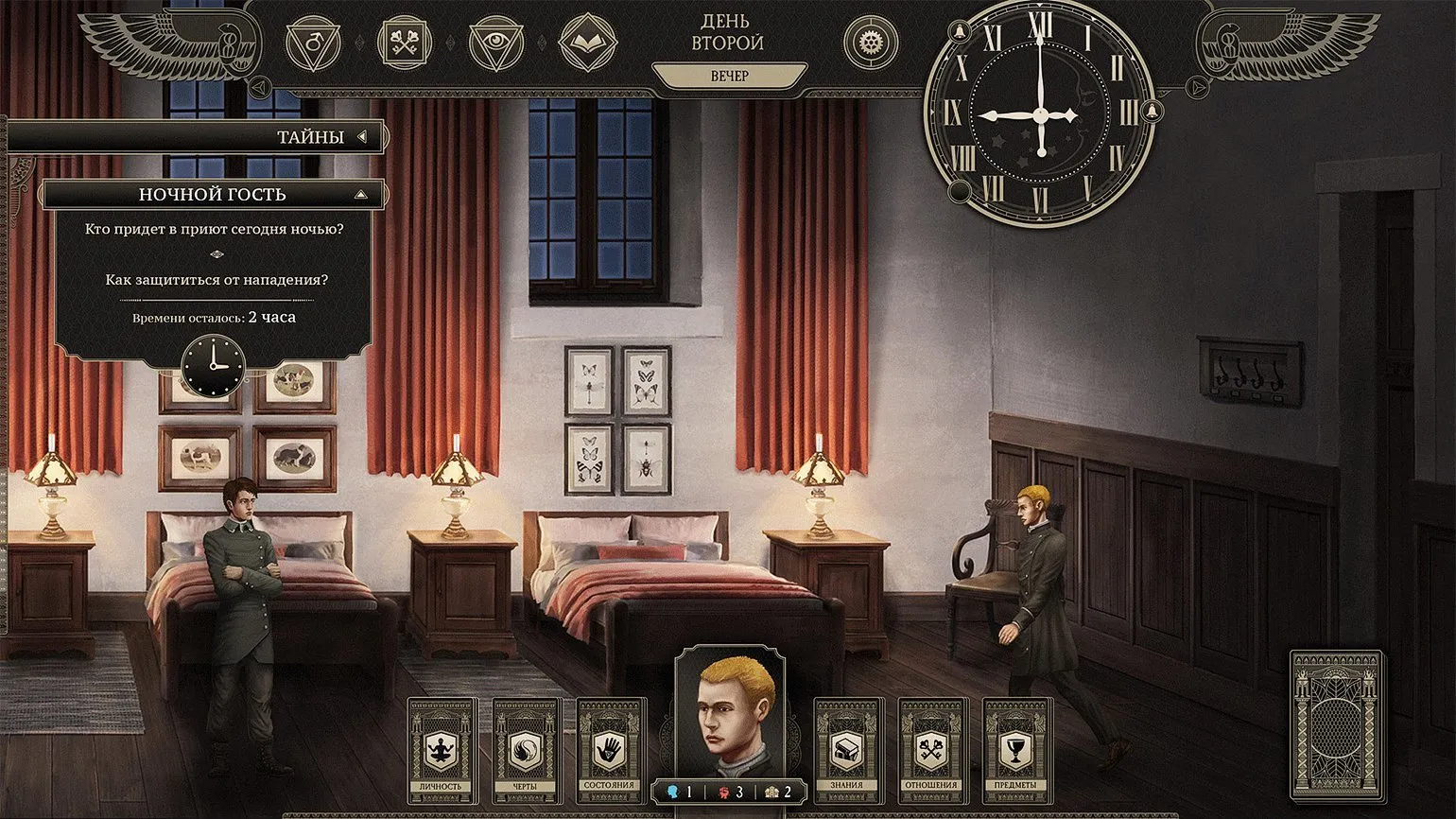Click the blond character portrait

click(x=729, y=710)
